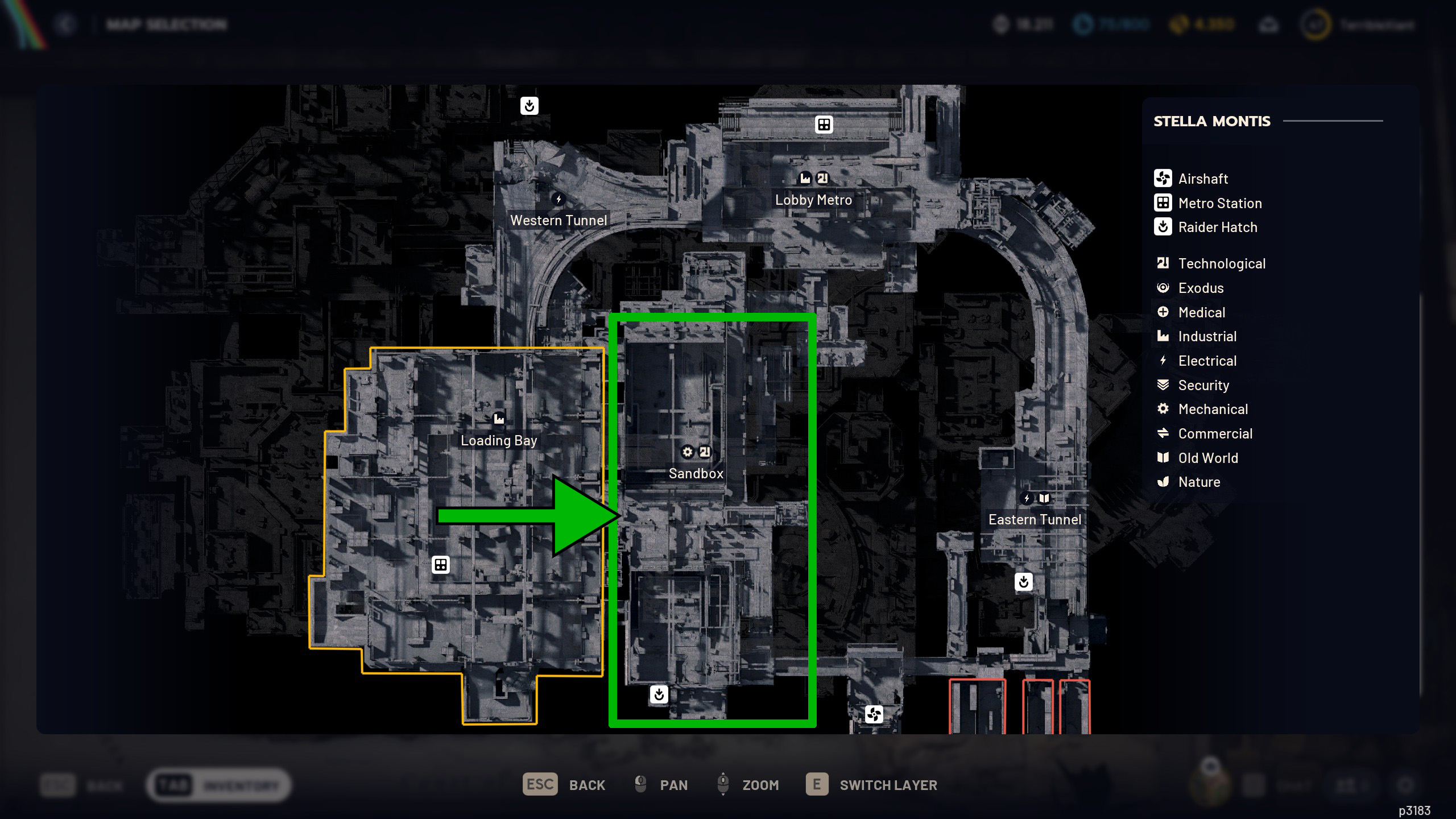Choose Metro Station in the legend
Screen dimensions: 1456x819
(x=1219, y=203)
